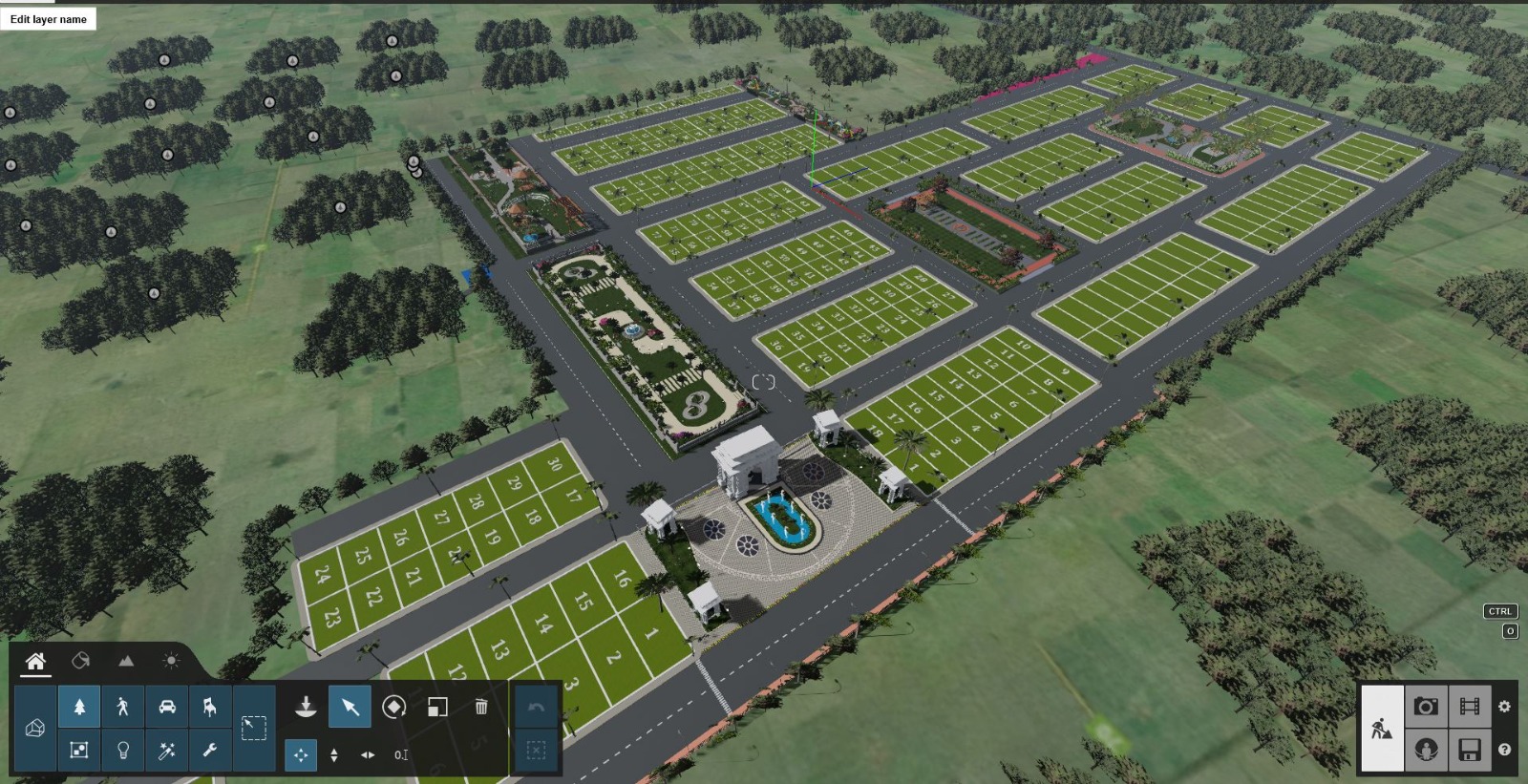The height and width of the screenshot is (784, 1528).
Task: Toggle the construction edit mode
Action: point(1382,728)
